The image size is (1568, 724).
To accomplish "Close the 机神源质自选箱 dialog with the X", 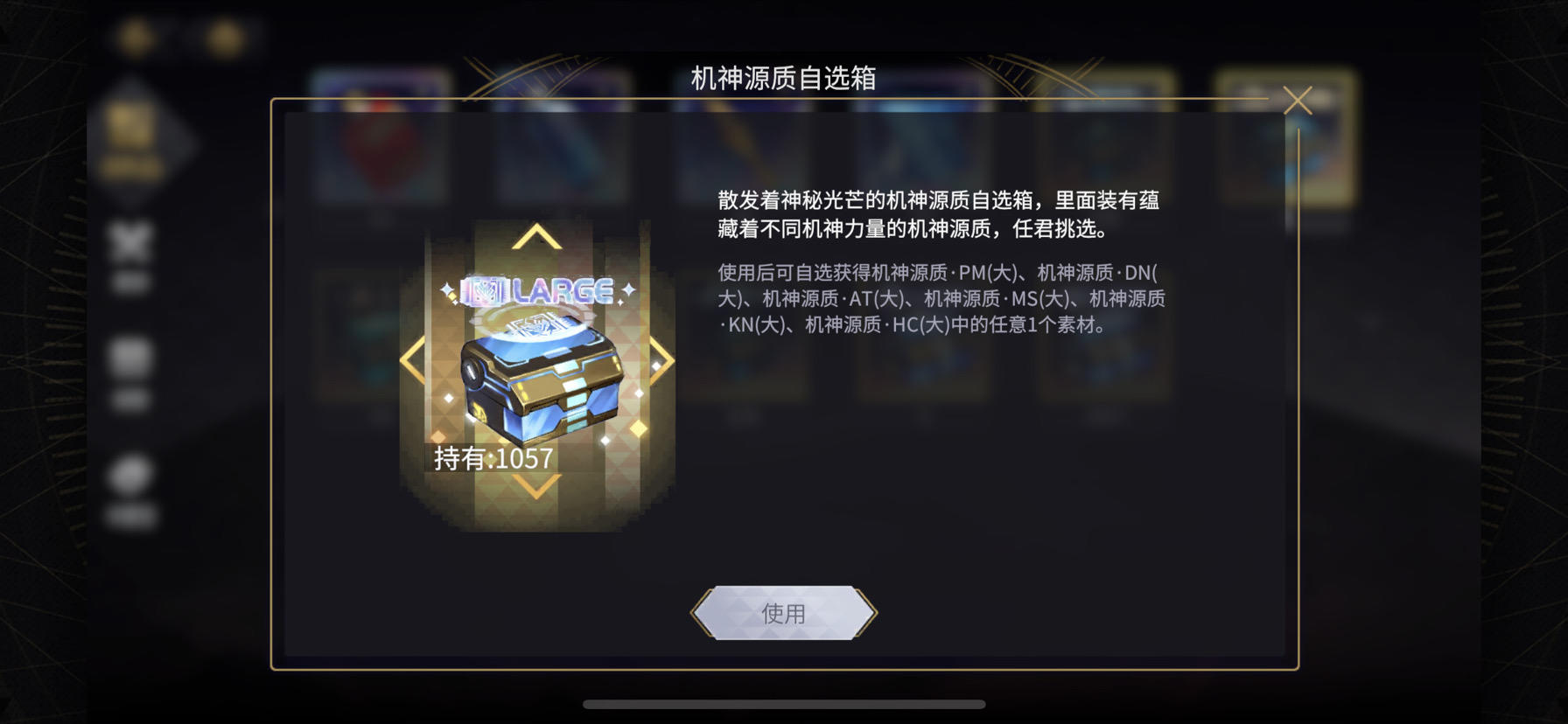I will coord(1298,101).
